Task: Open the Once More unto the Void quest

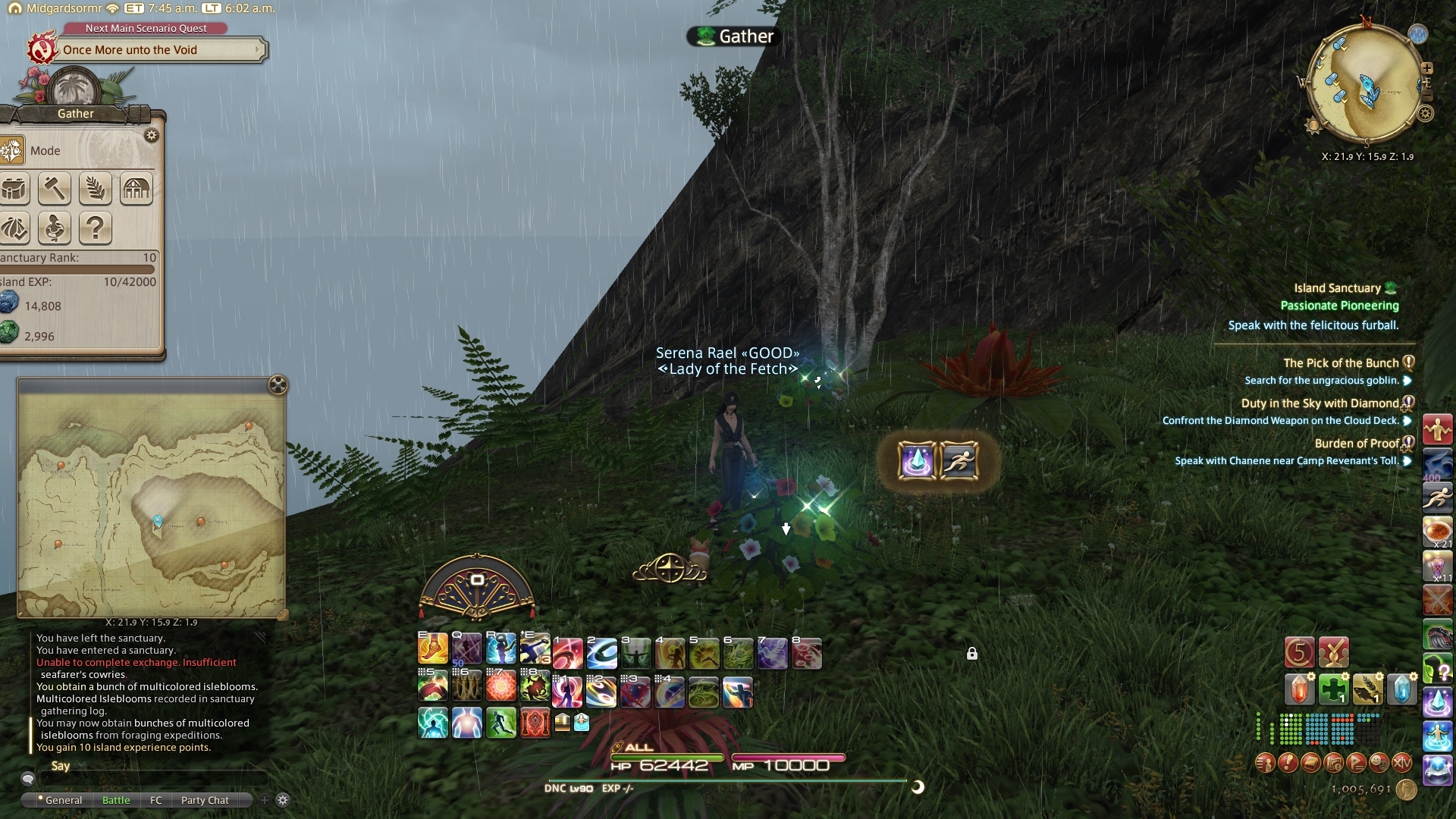Action: (144, 50)
